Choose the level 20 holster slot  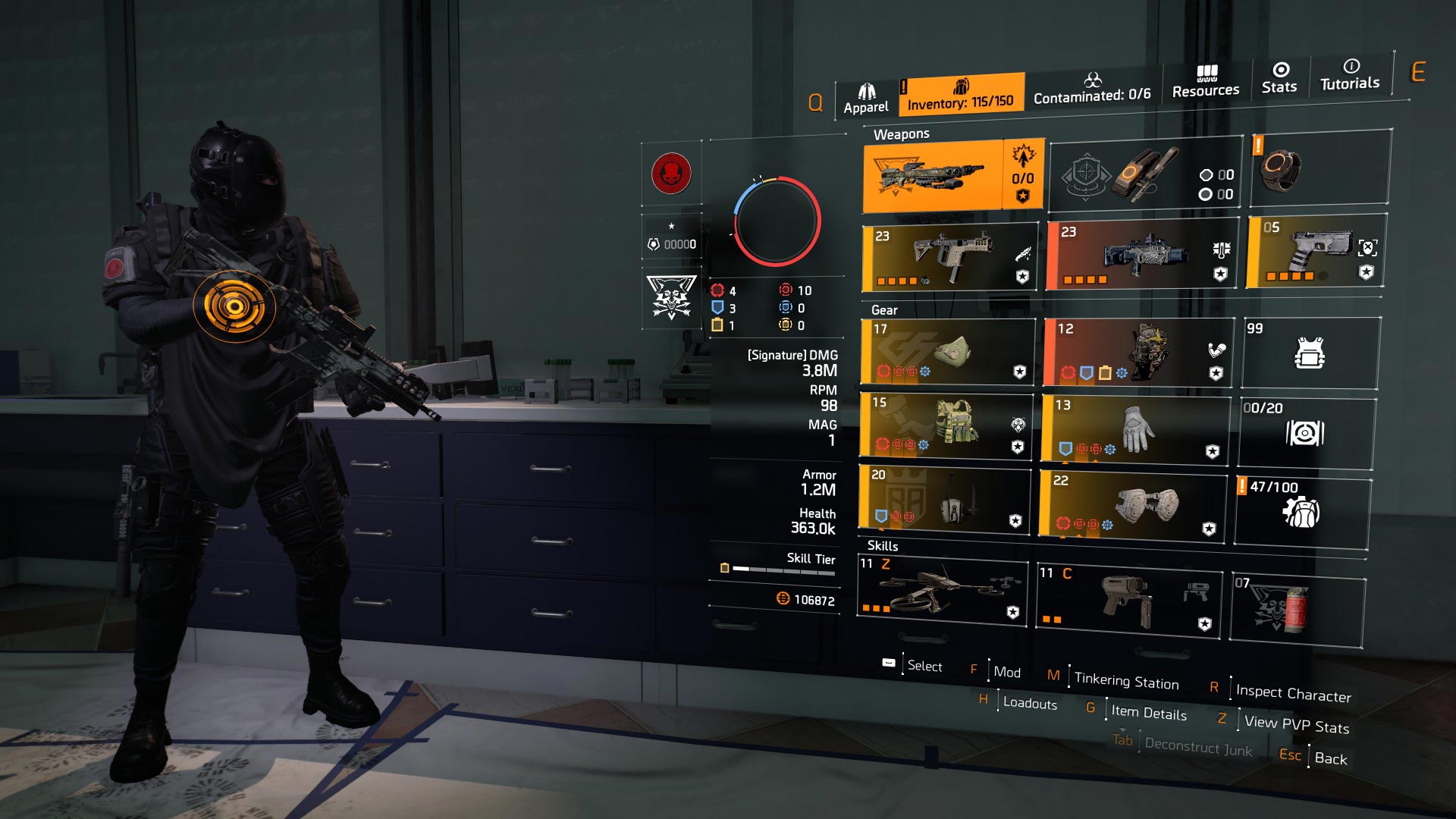pos(944,497)
